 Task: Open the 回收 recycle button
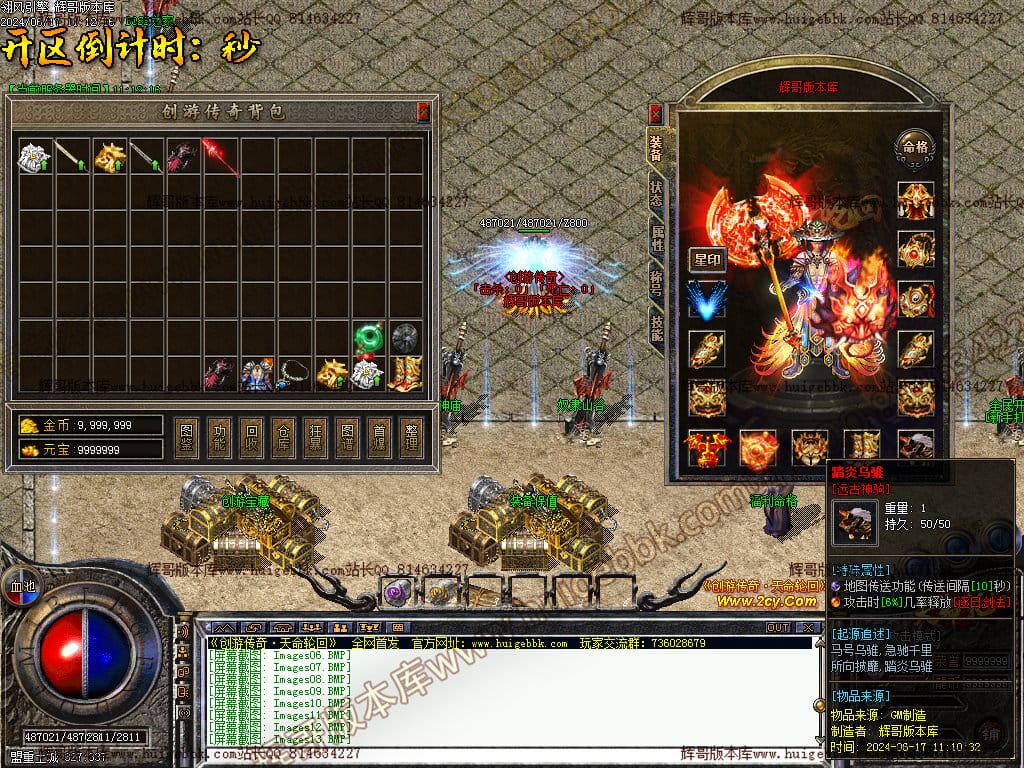tap(253, 437)
